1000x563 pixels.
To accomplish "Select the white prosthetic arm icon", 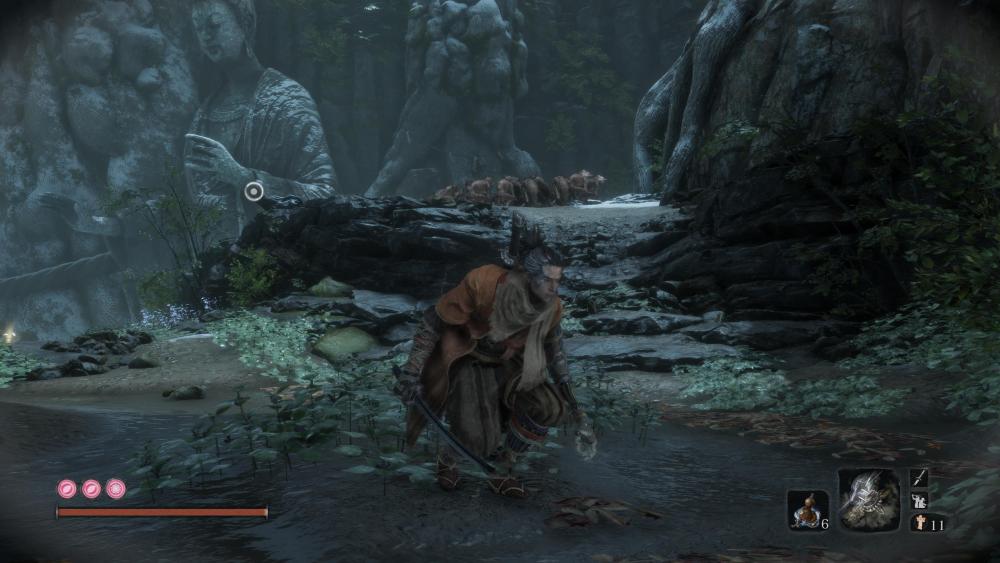I will 919,501.
